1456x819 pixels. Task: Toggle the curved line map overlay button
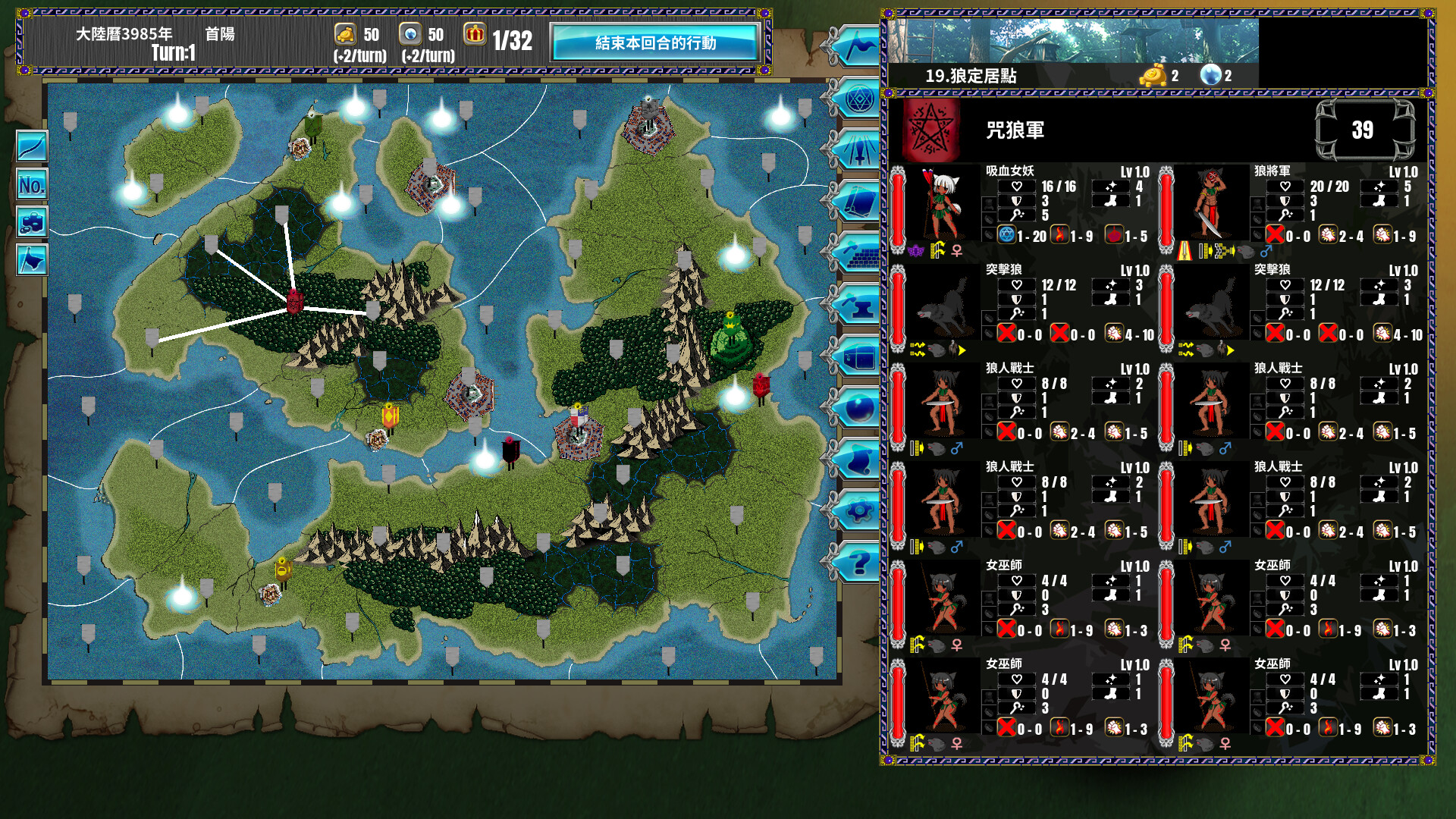click(x=32, y=146)
